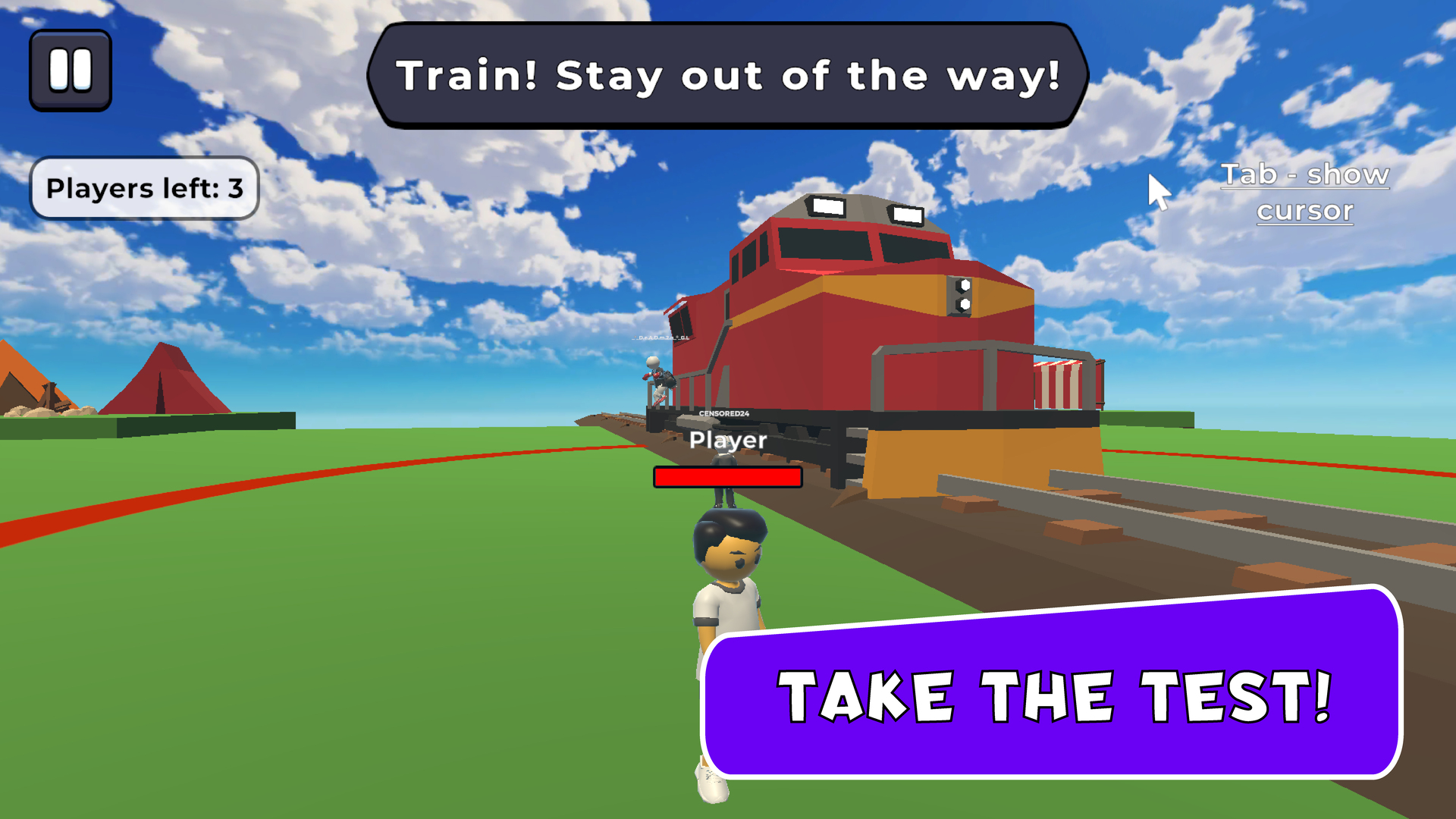Expand the CENSORED24 nameplate above the tracks
Screen dimensions: 1456x819
[x=723, y=414]
